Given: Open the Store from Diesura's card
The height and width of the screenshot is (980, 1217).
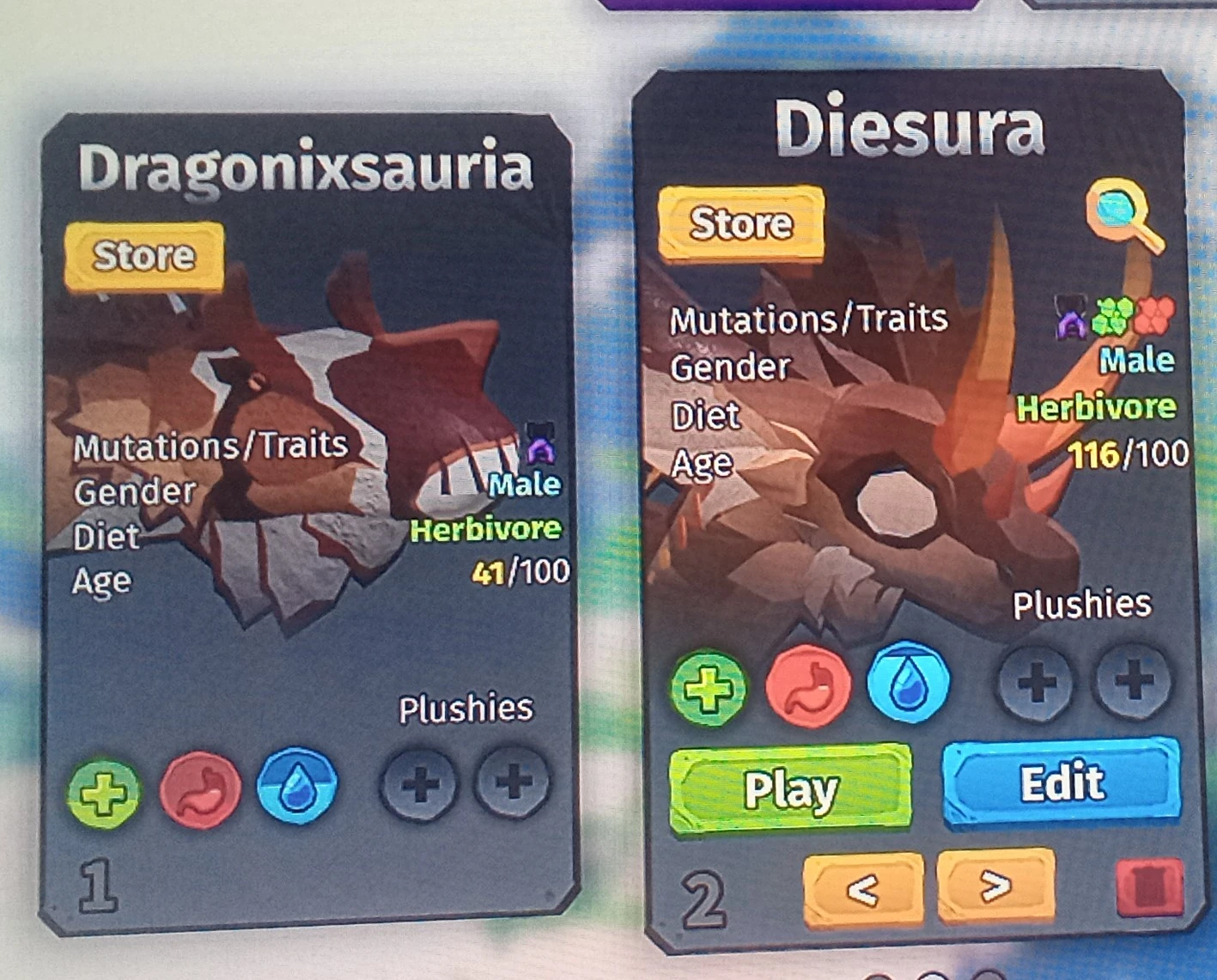Looking at the screenshot, I should (741, 222).
